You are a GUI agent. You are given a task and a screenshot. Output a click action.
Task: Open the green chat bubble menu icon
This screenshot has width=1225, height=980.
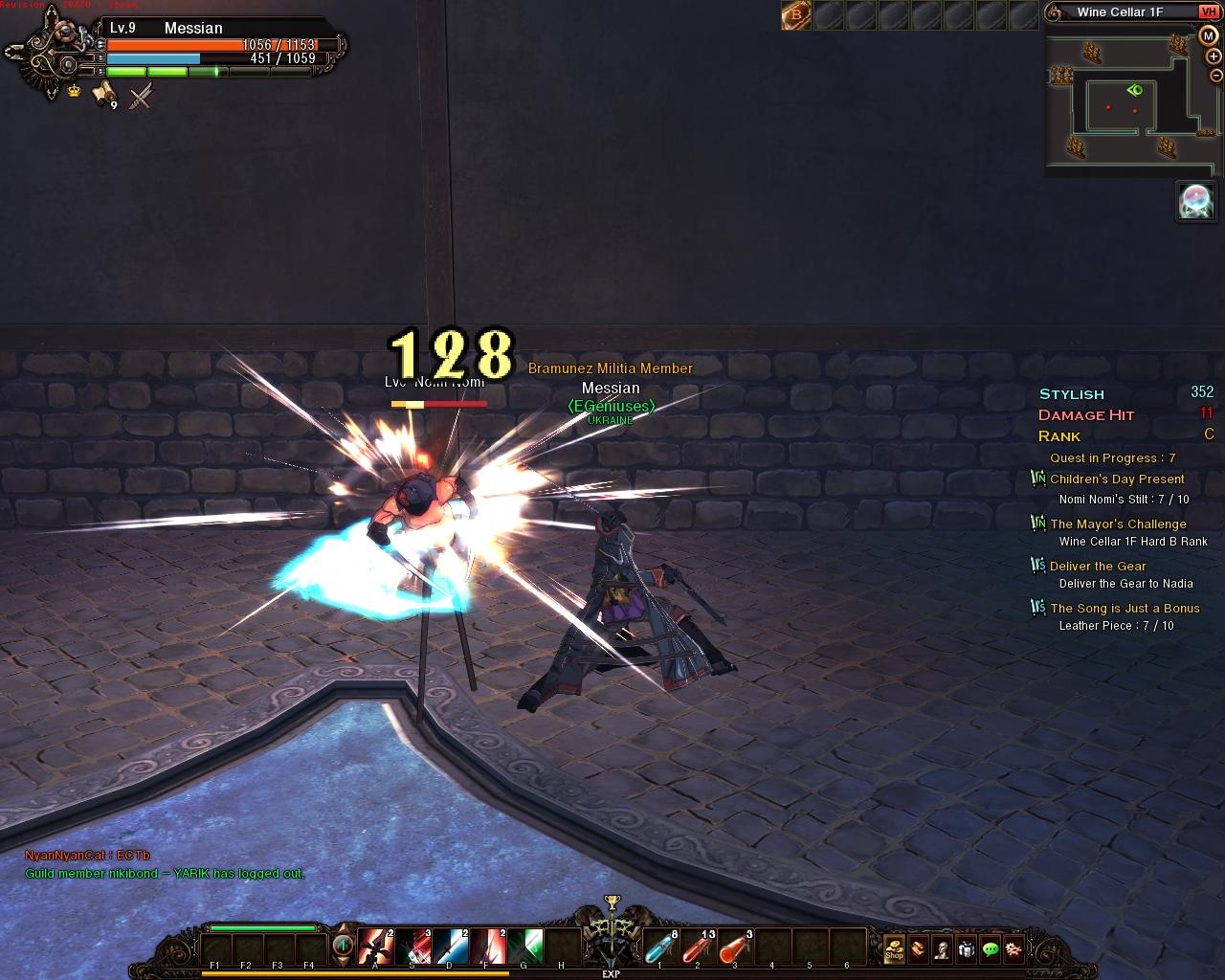[991, 948]
